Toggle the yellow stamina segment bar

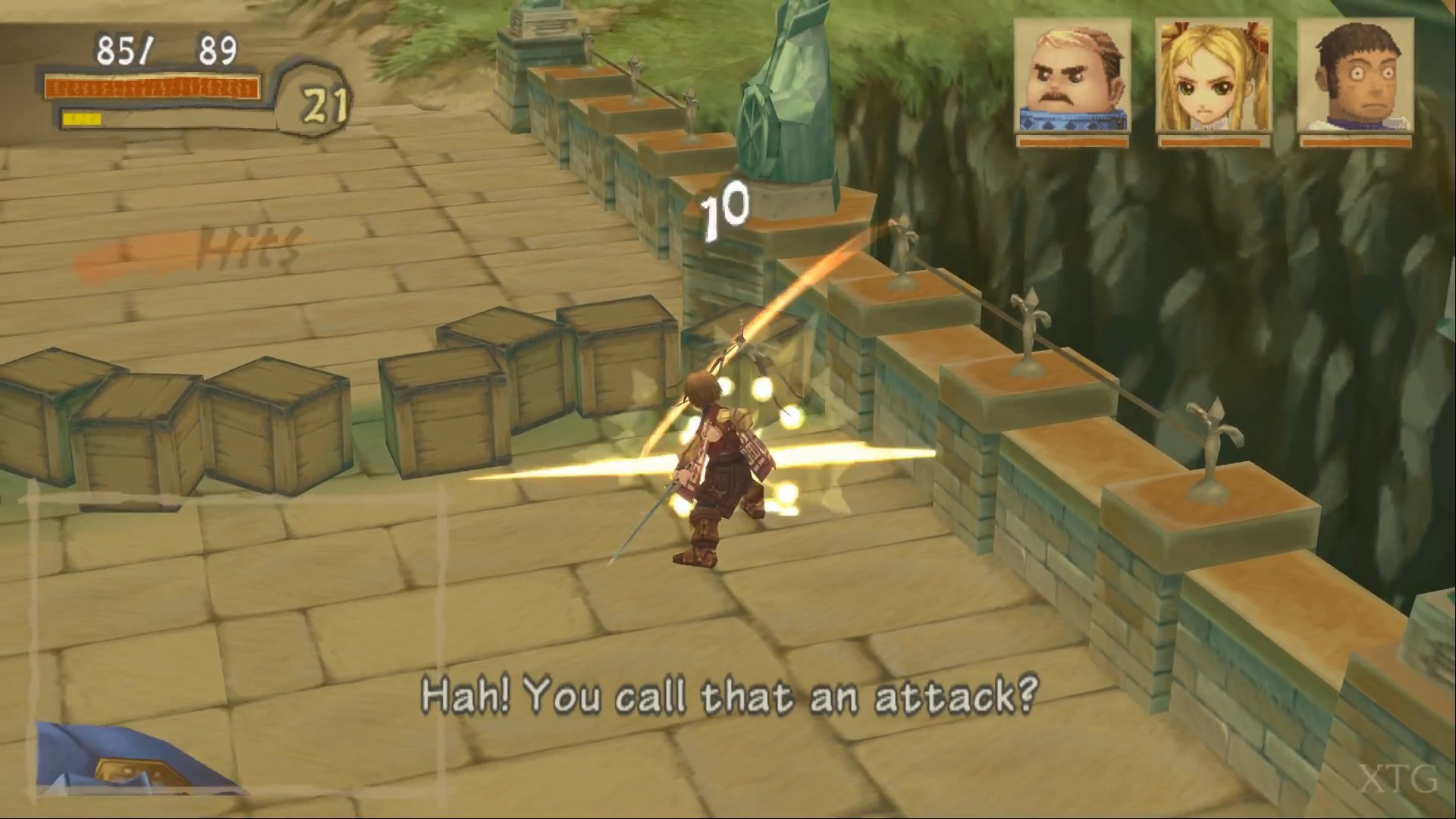pyautogui.click(x=83, y=118)
